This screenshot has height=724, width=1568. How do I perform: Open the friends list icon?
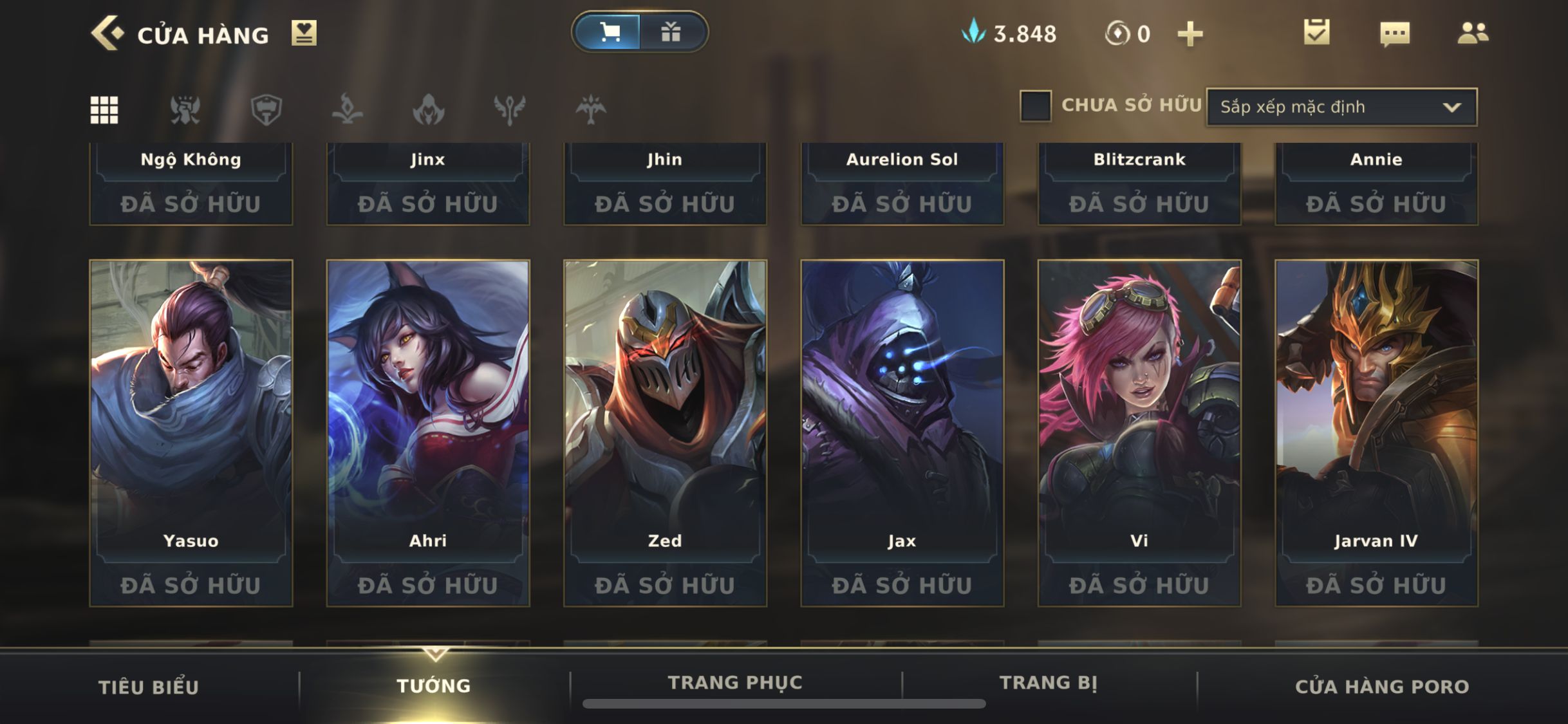coord(1473,33)
